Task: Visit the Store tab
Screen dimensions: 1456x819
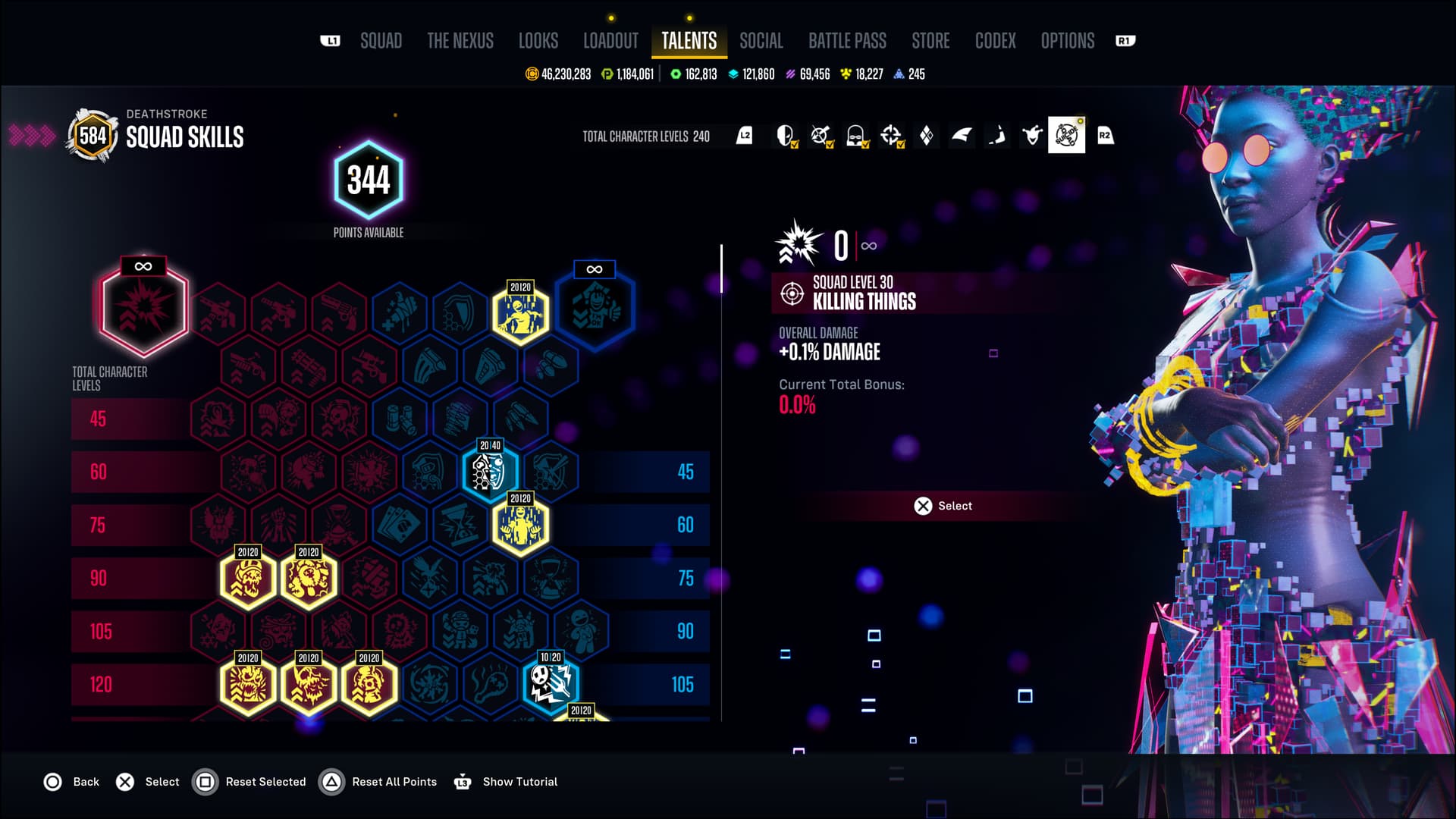Action: [930, 41]
